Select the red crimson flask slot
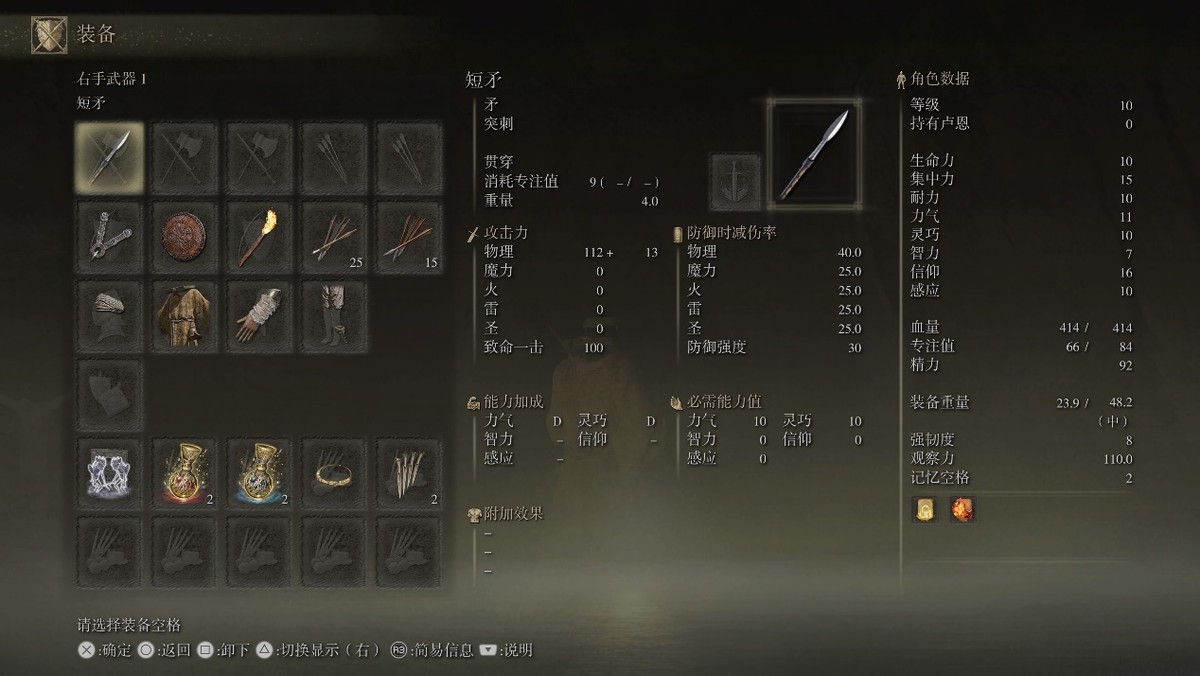This screenshot has width=1200, height=676. (x=185, y=472)
